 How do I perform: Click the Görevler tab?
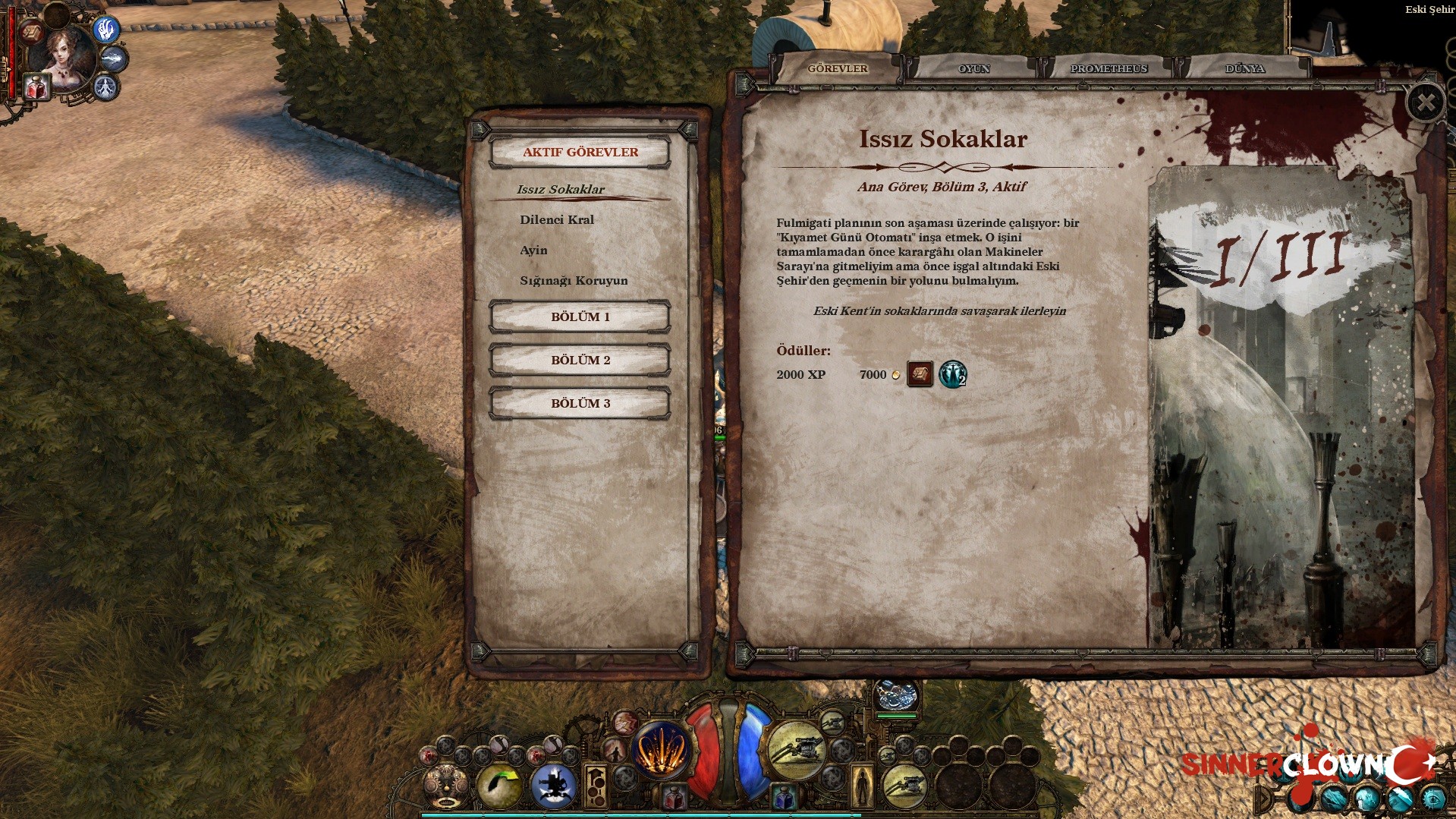837,69
